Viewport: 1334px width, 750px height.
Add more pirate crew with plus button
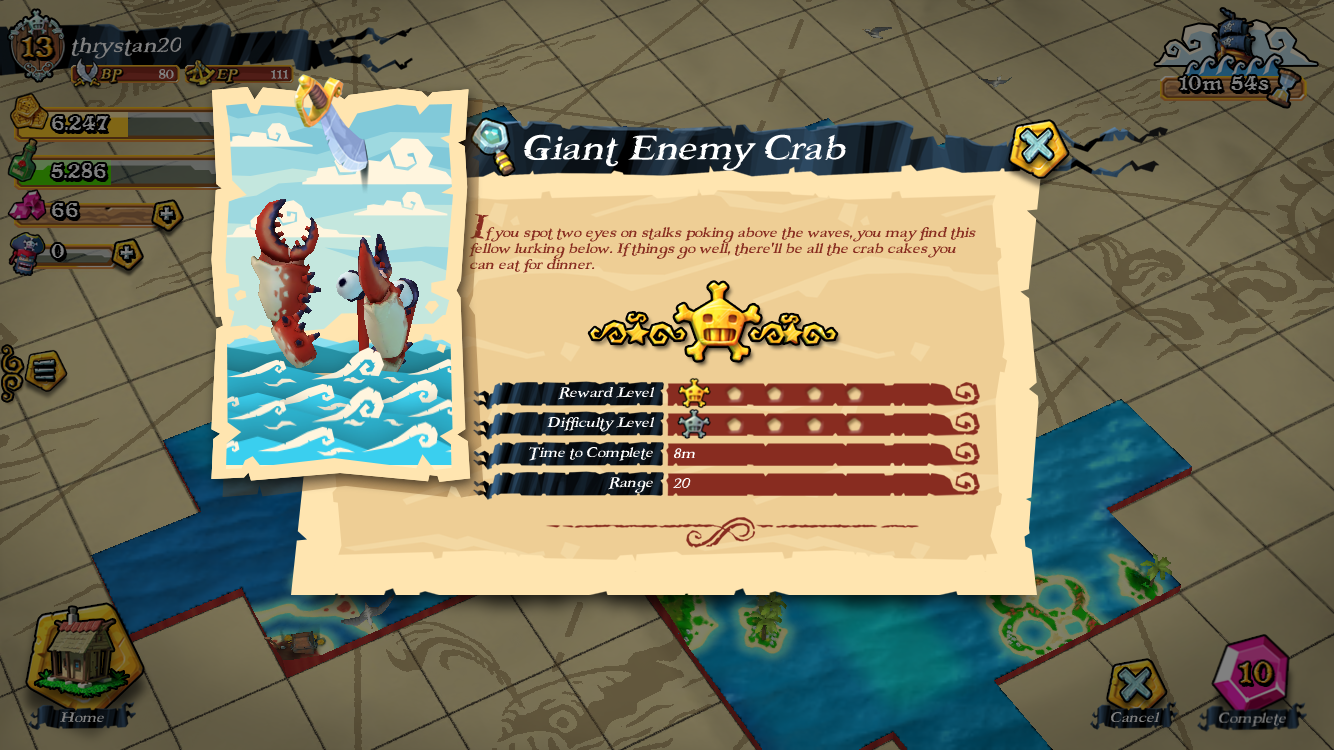(127, 254)
